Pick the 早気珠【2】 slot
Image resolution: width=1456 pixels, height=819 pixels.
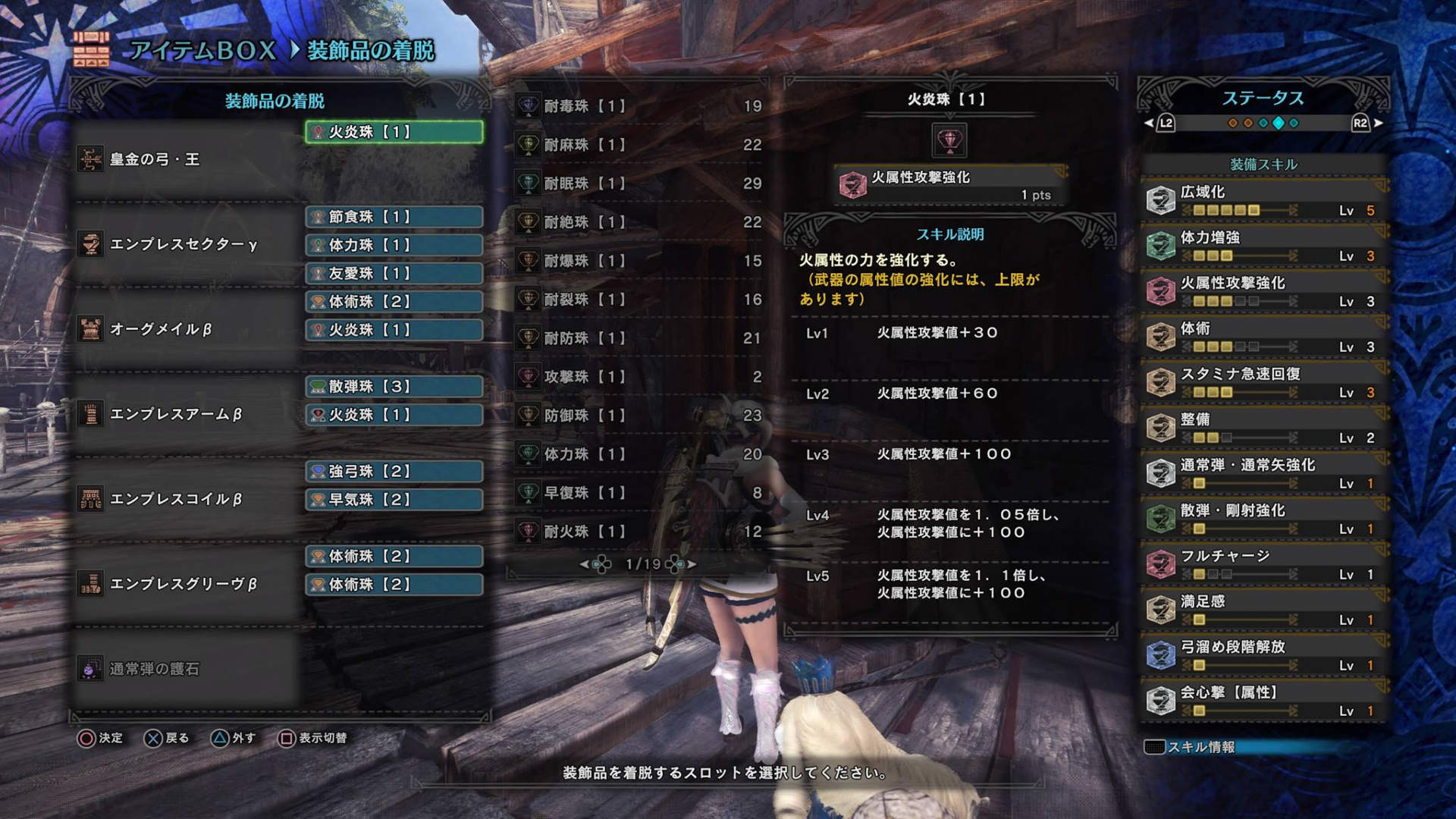pyautogui.click(x=394, y=500)
